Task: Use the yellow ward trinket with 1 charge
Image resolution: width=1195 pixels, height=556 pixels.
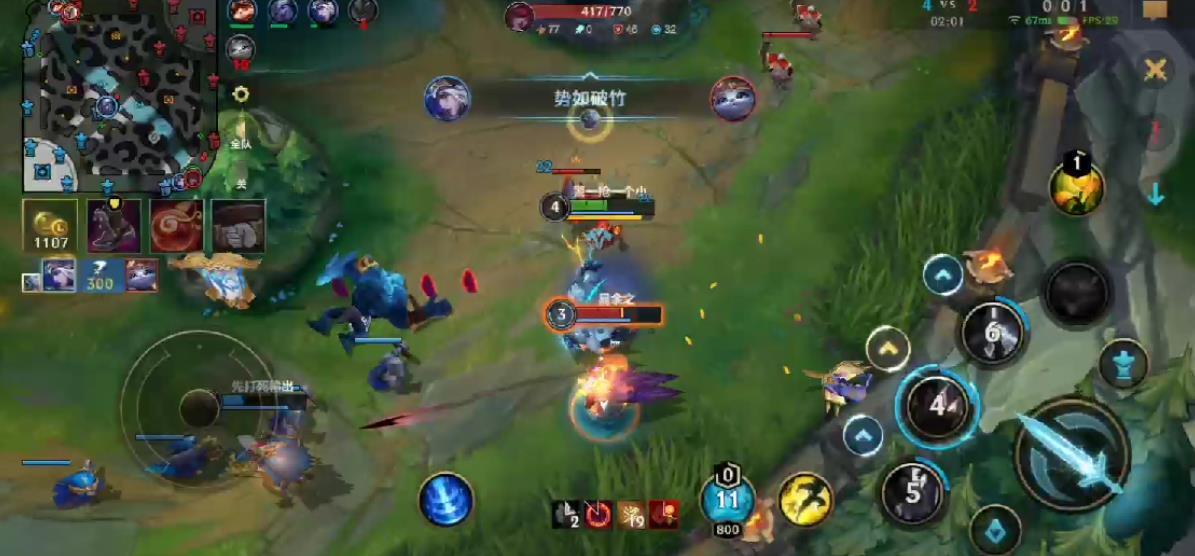Action: pos(1076,187)
